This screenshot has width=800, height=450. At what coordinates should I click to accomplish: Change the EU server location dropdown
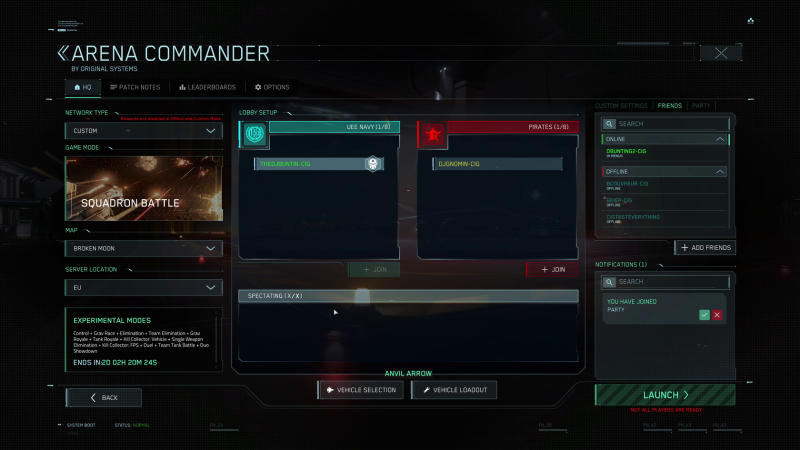pyautogui.click(x=144, y=287)
